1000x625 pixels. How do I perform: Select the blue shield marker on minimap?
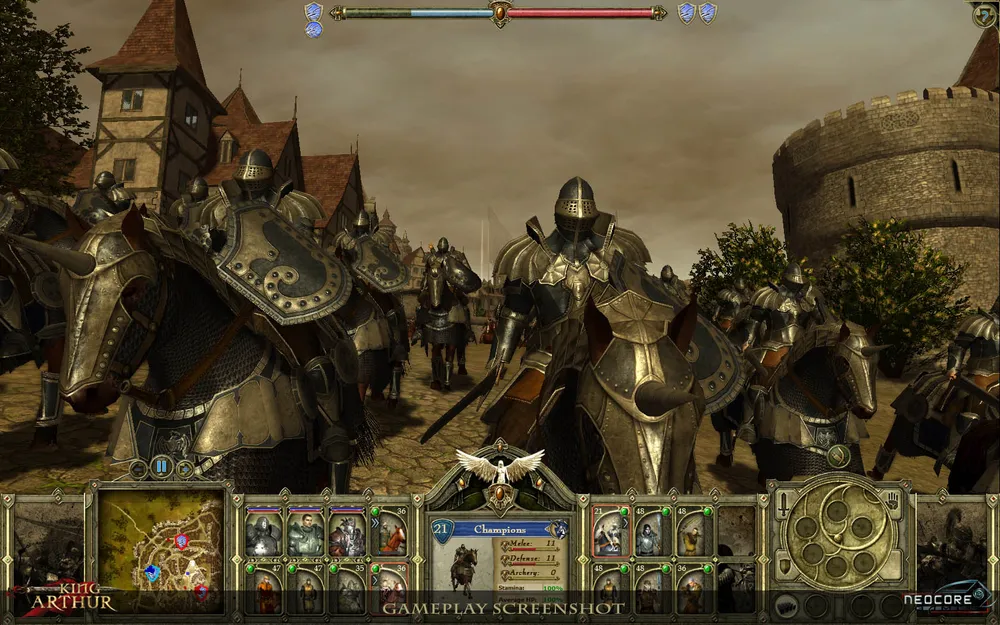tap(151, 572)
